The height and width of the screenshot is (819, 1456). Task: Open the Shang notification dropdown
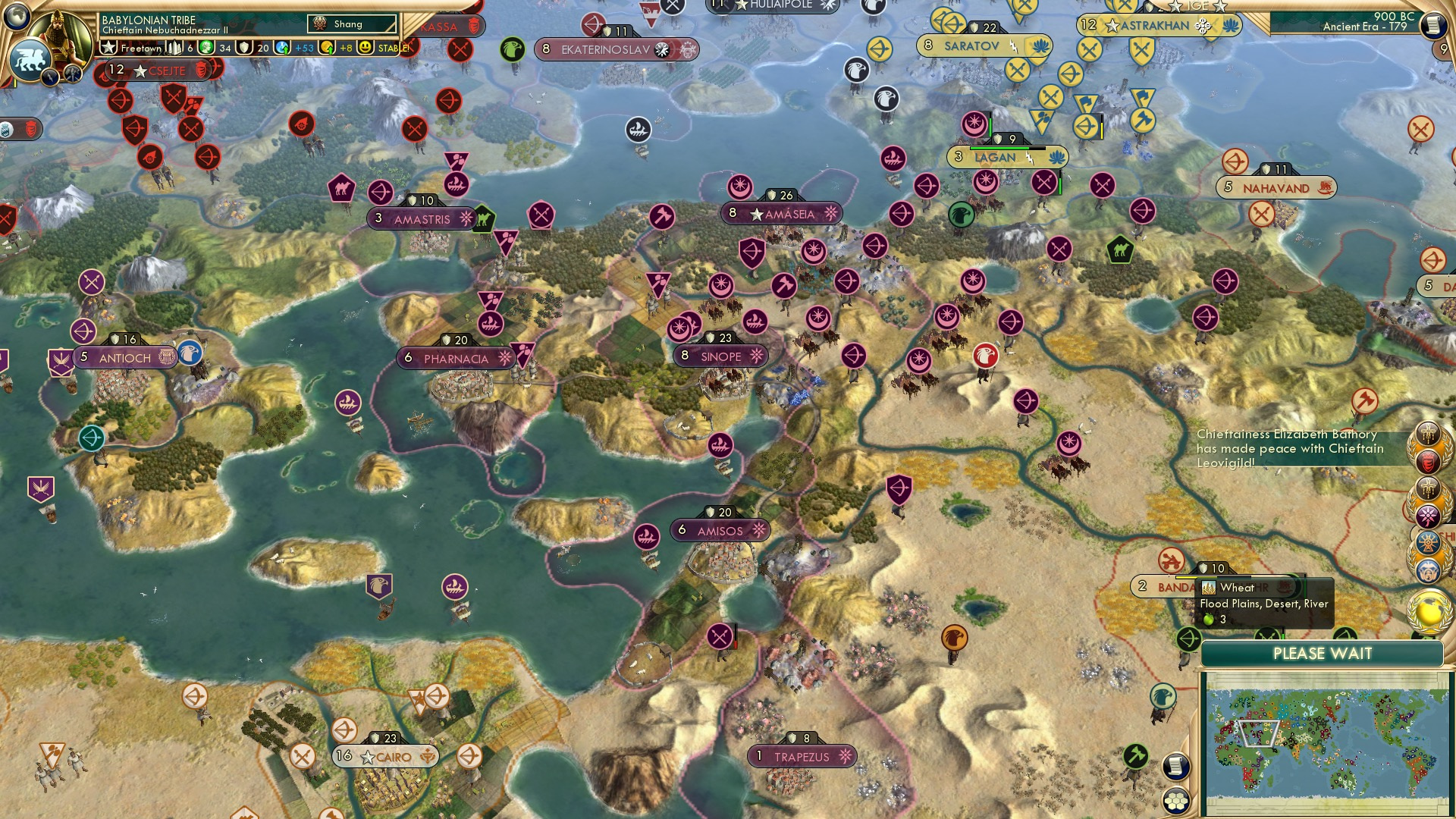(350, 24)
